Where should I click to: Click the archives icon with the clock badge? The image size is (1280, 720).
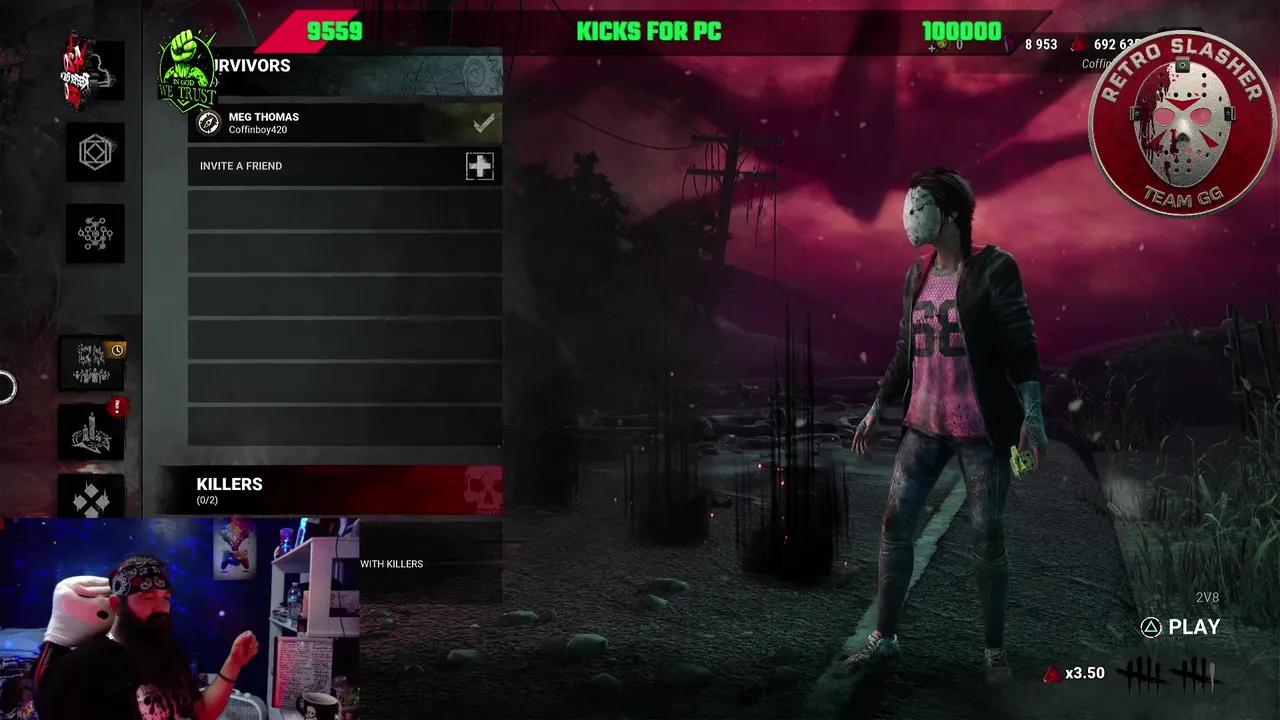[93, 364]
